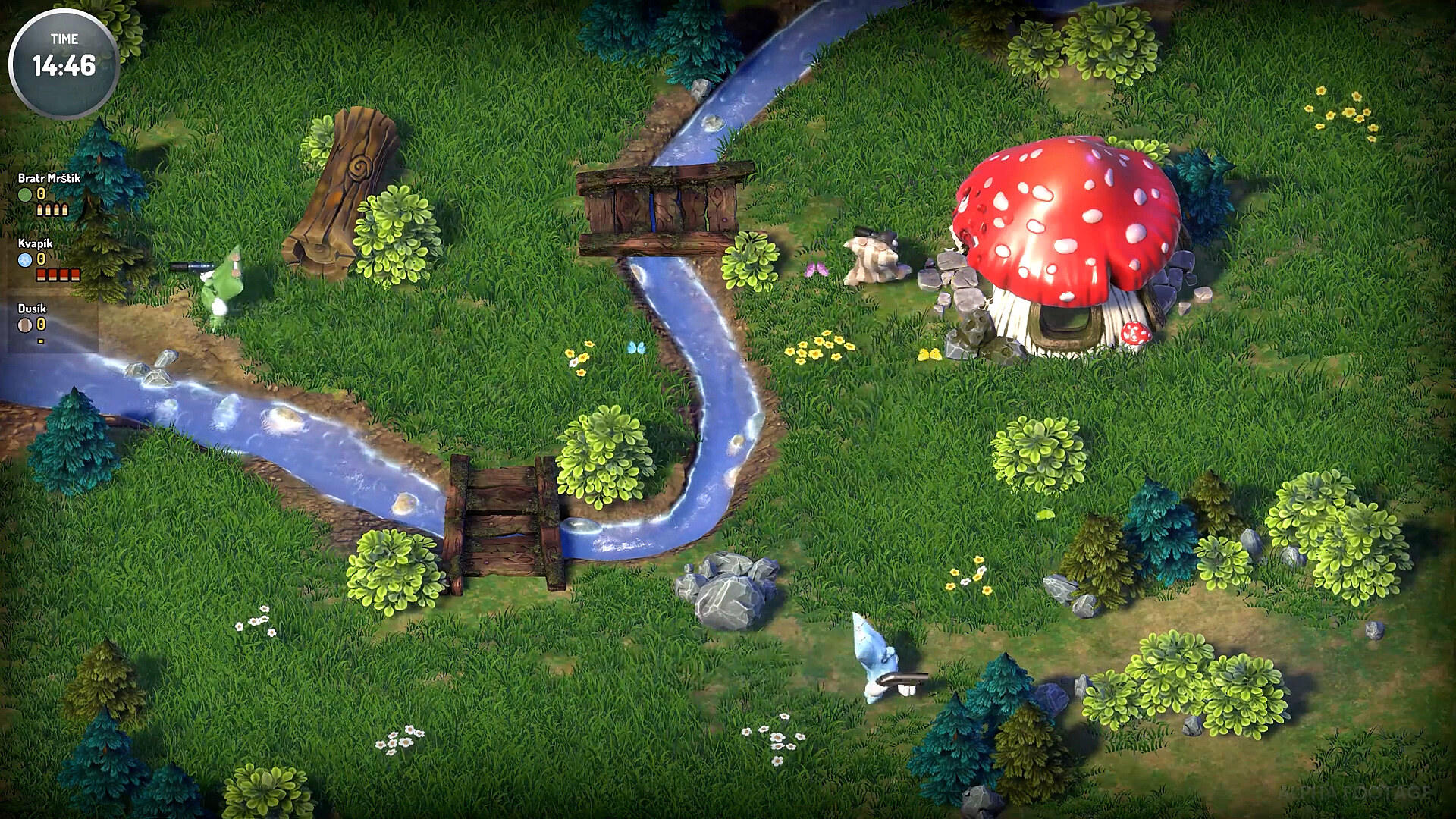Viewport: 1456px width, 819px height.
Task: Click Kvapík's blue player icon
Action: 25,260
